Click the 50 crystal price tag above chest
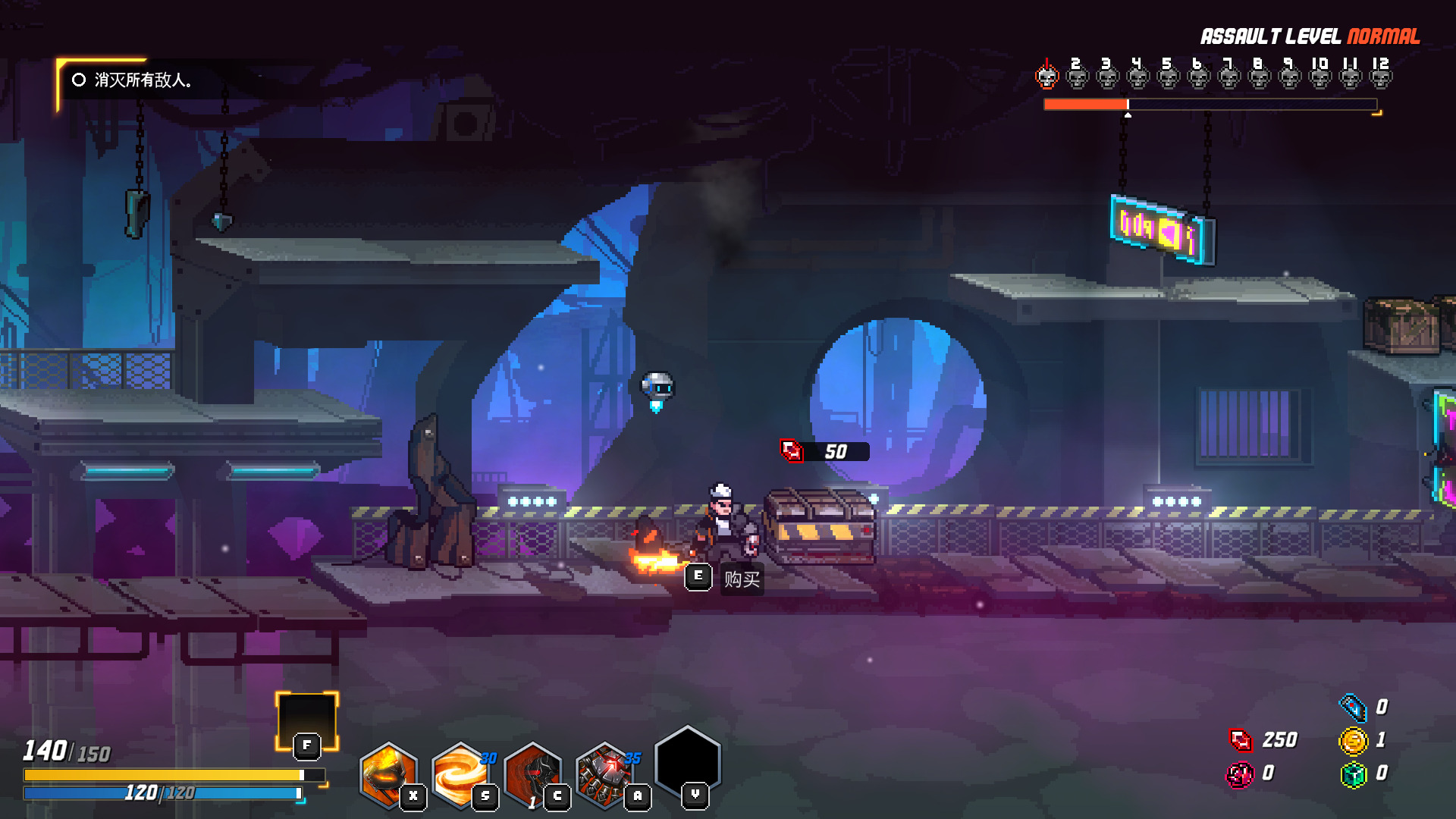Image resolution: width=1456 pixels, height=819 pixels. pos(824,451)
